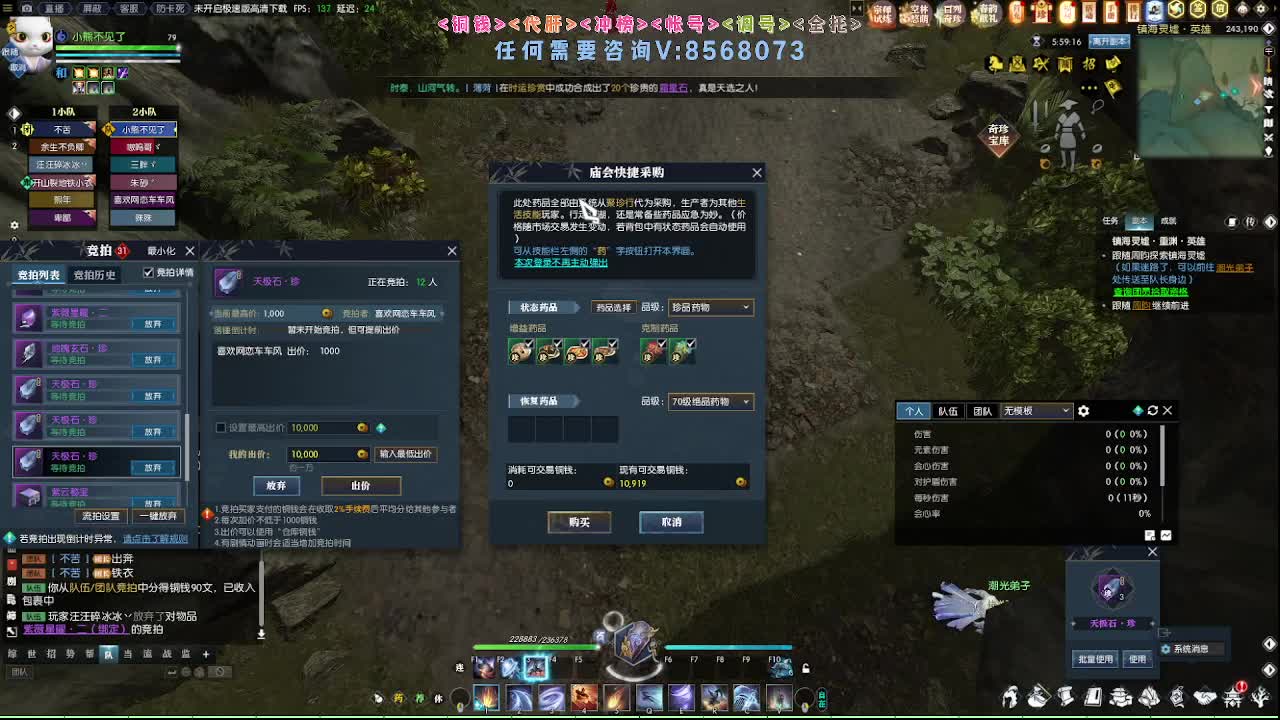
Task: Switch to the 竞拍历史 tab
Action: [92, 274]
